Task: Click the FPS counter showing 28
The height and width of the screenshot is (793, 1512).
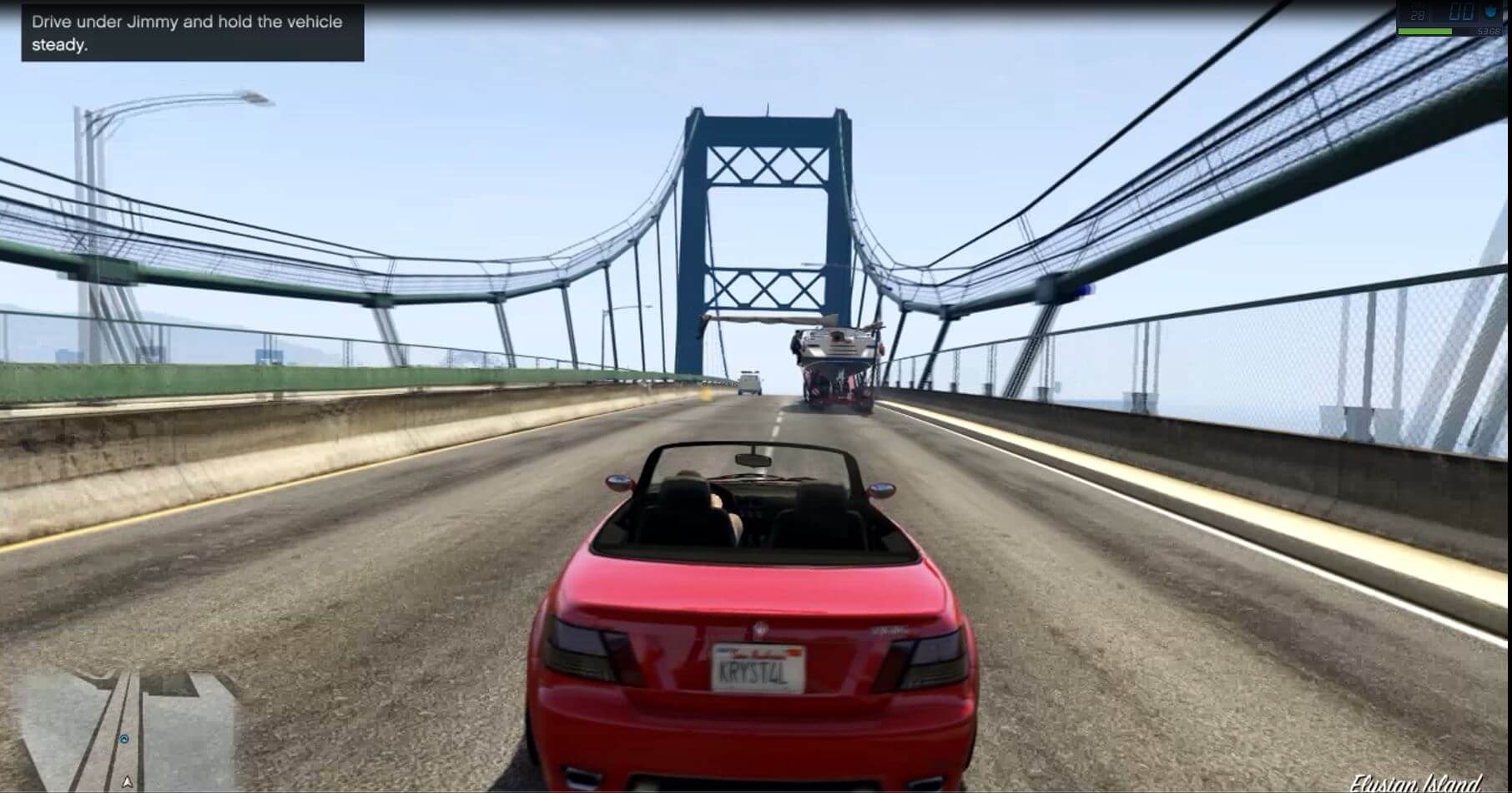Action: pyautogui.click(x=1416, y=13)
